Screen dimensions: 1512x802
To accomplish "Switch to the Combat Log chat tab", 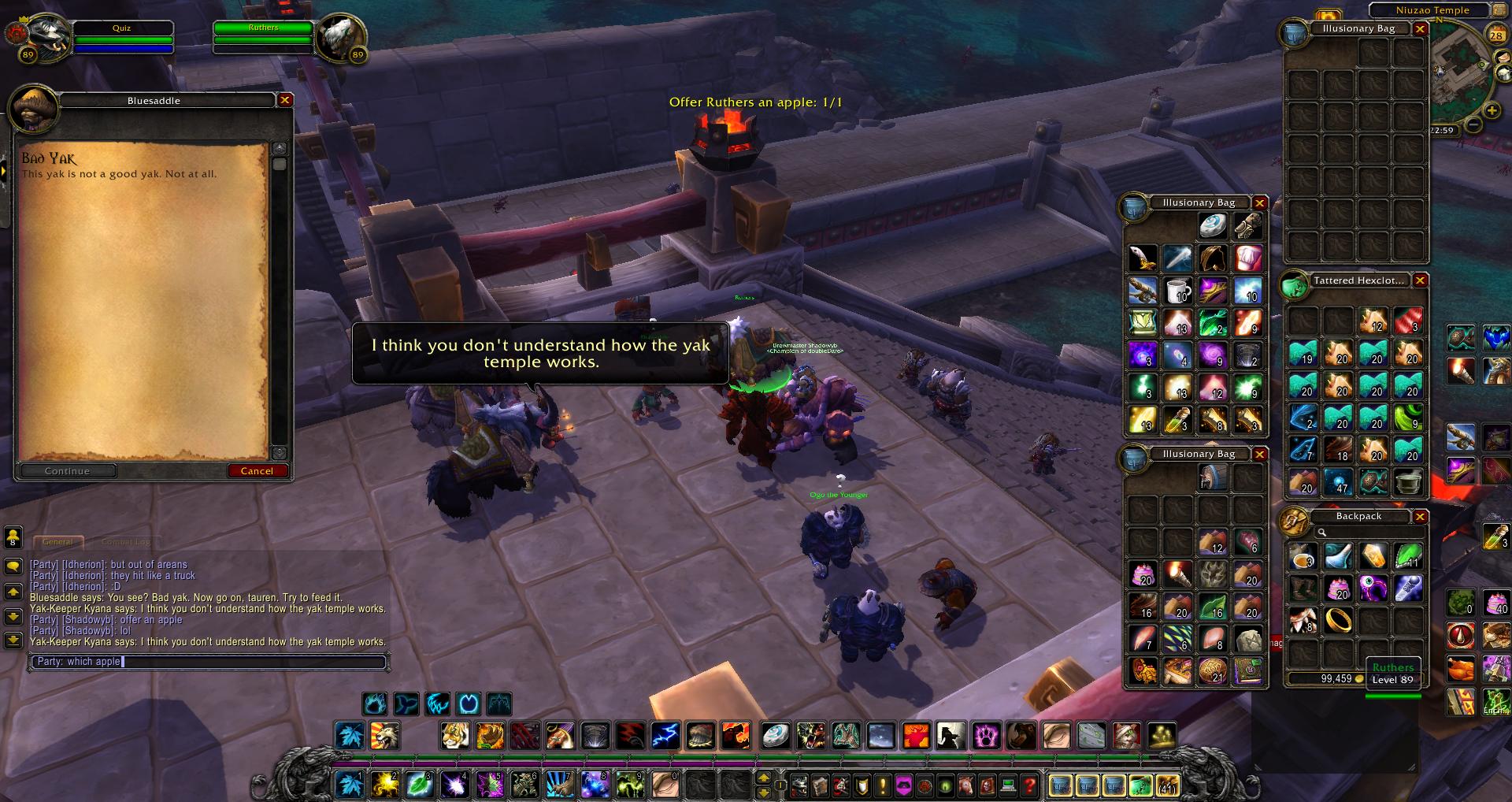I will click(125, 542).
